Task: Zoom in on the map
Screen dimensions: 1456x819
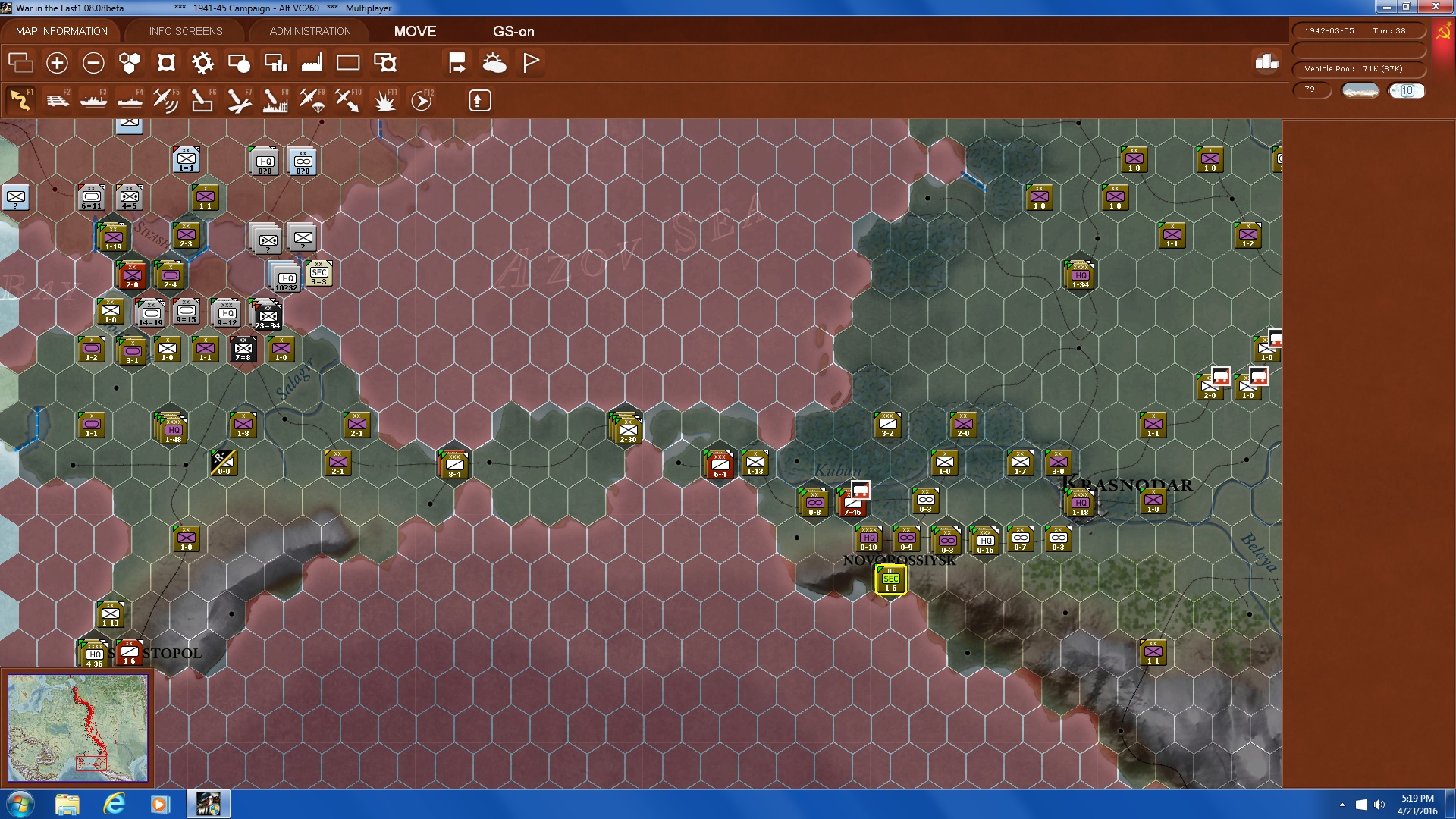Action: [x=56, y=62]
